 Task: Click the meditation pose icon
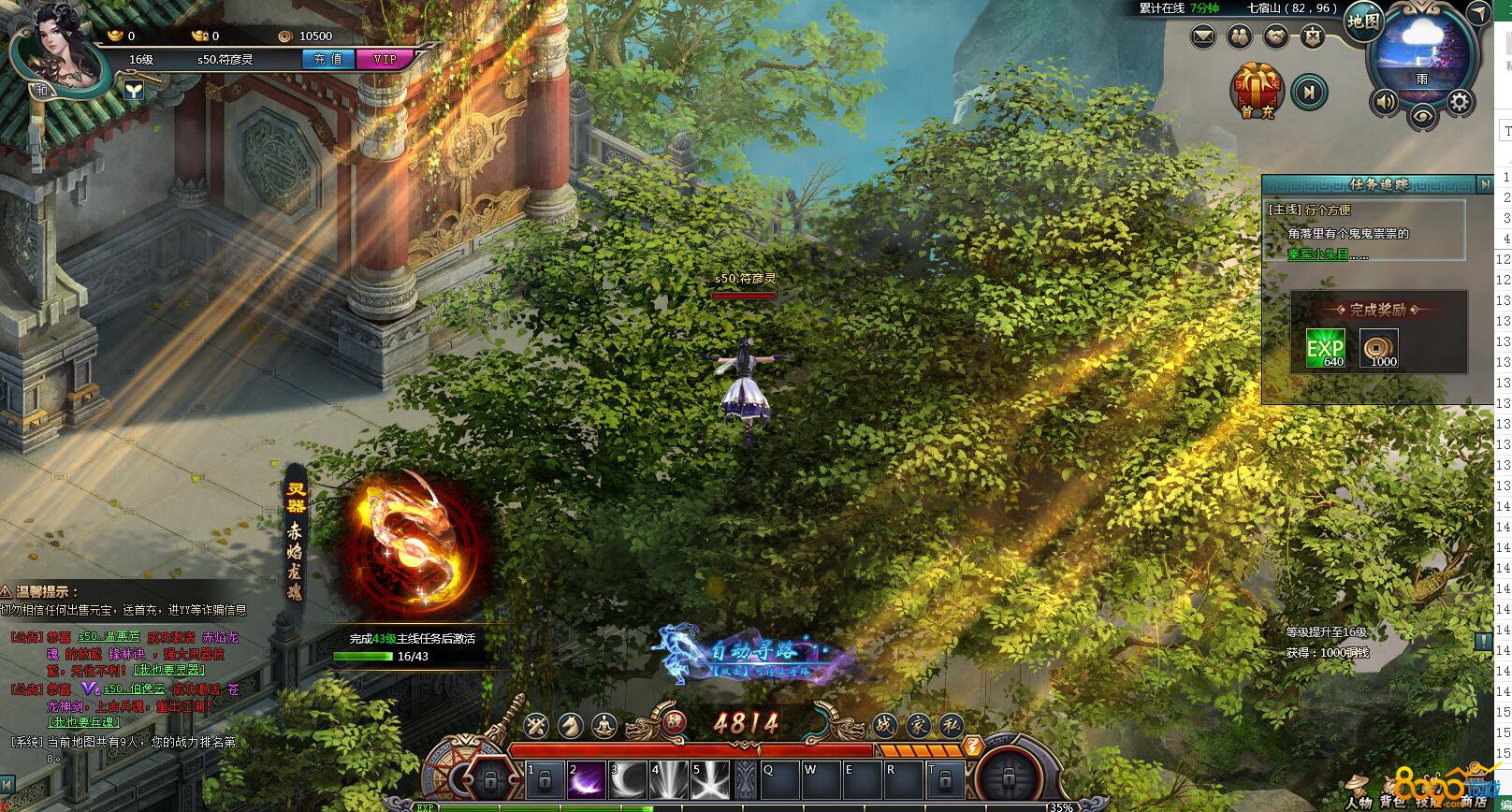pos(603,724)
